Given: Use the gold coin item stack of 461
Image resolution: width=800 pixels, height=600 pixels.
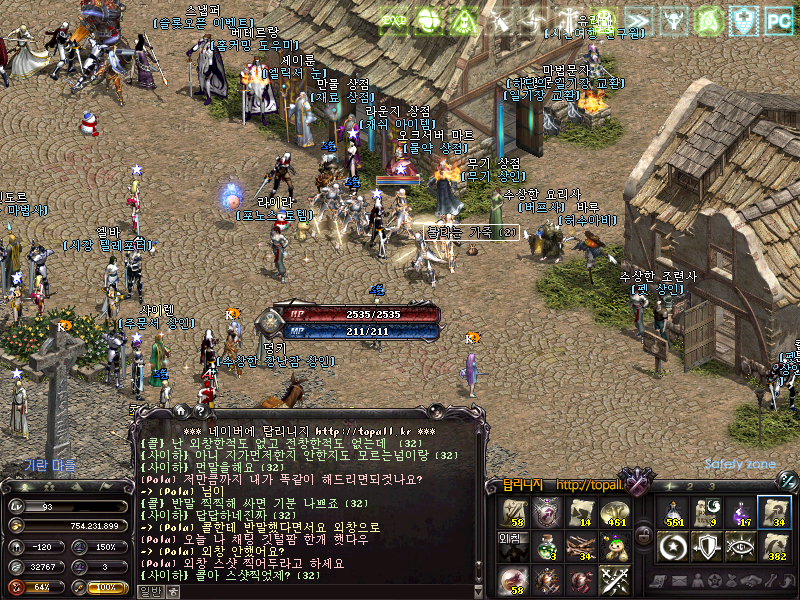Looking at the screenshot, I should (616, 512).
